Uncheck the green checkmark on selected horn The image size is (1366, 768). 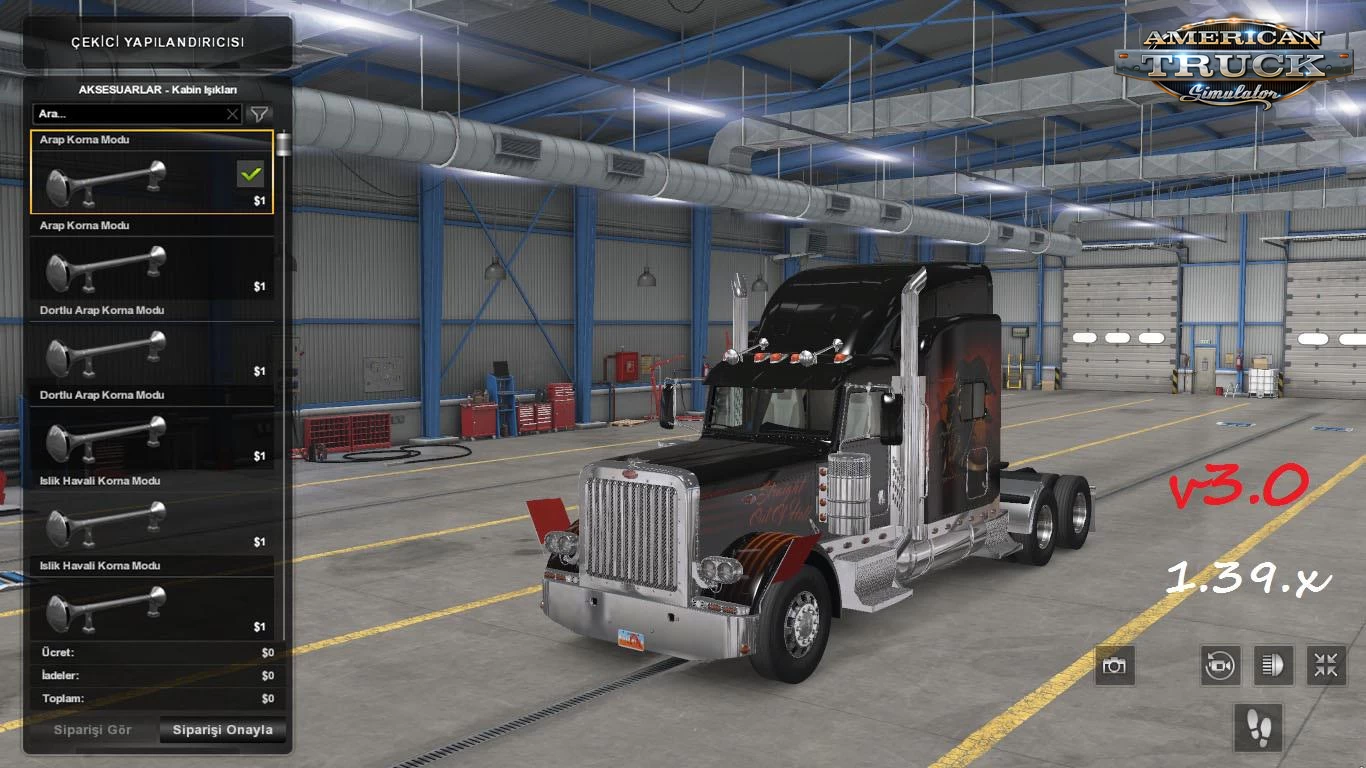click(250, 174)
